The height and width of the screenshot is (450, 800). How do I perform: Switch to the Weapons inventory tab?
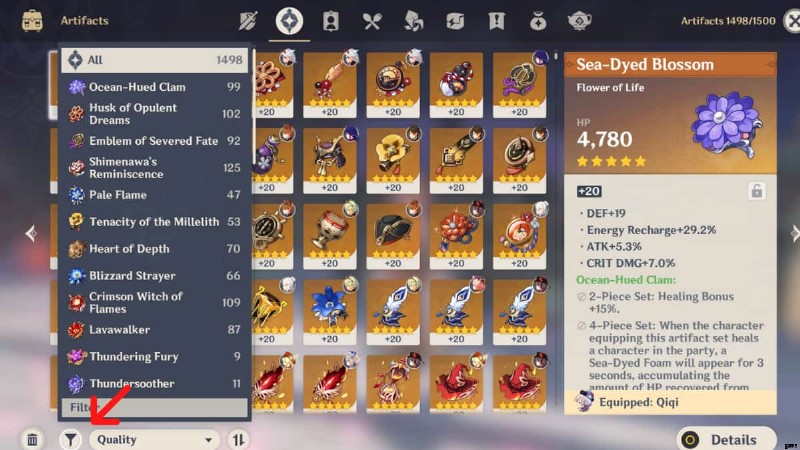(x=250, y=20)
